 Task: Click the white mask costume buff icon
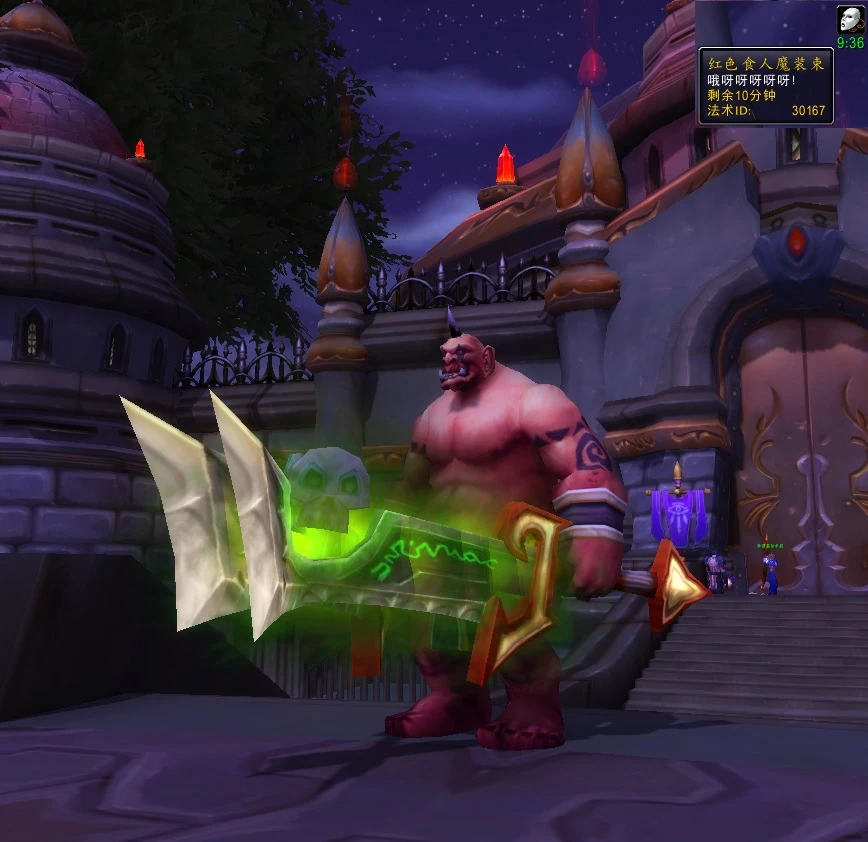tap(850, 20)
